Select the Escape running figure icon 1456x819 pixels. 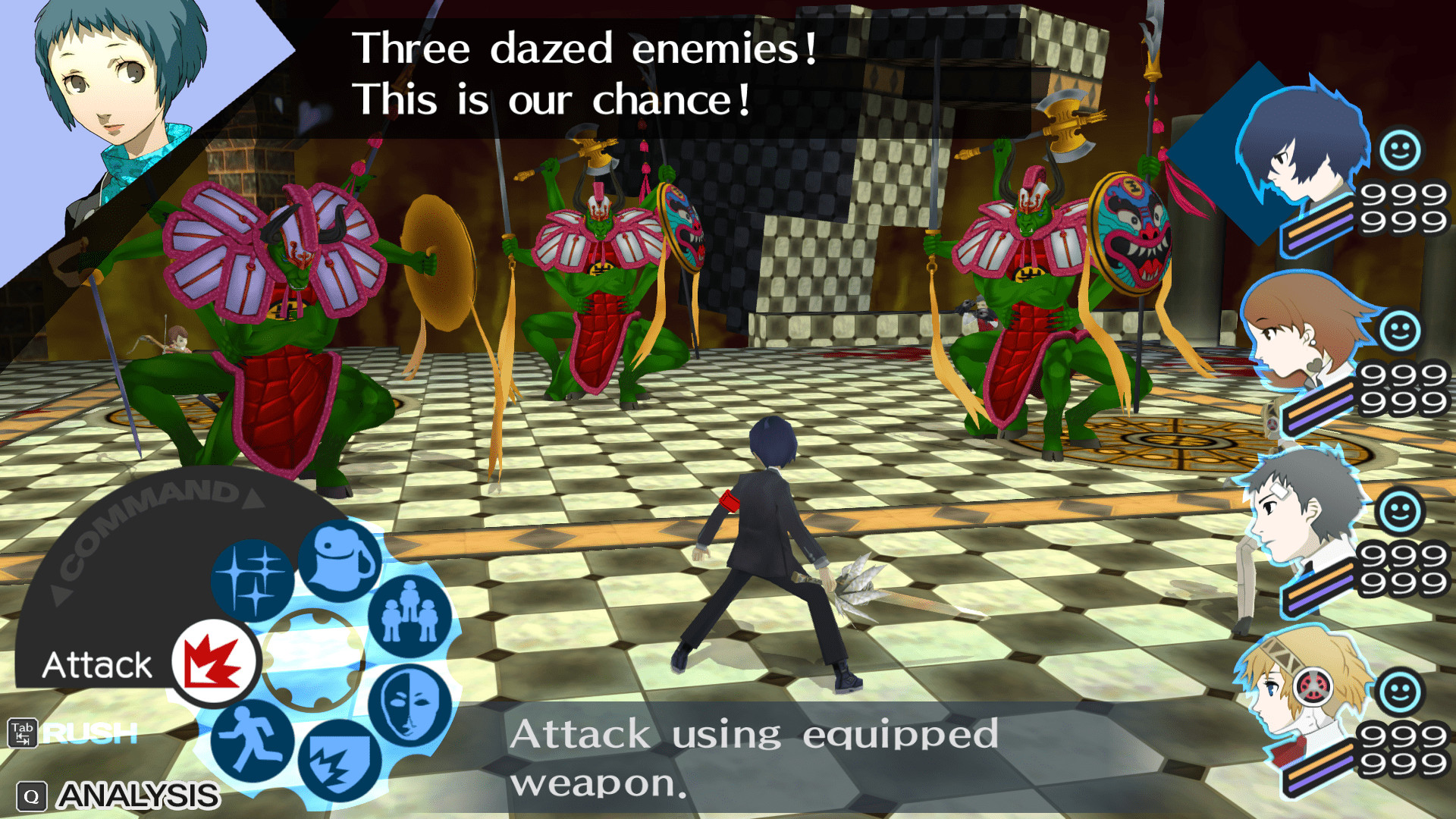(250, 739)
